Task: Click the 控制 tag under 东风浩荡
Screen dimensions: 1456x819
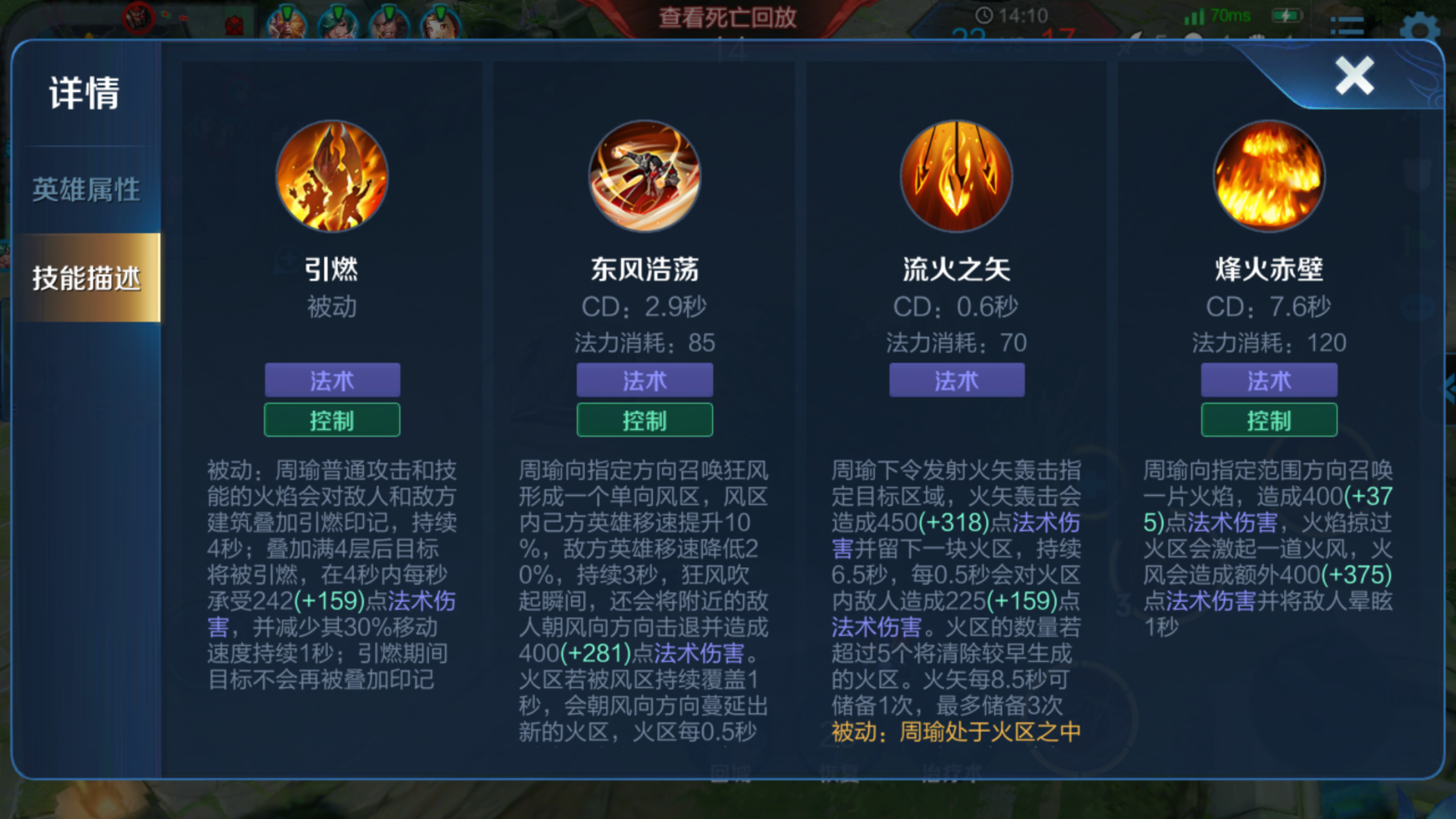Action: tap(644, 419)
